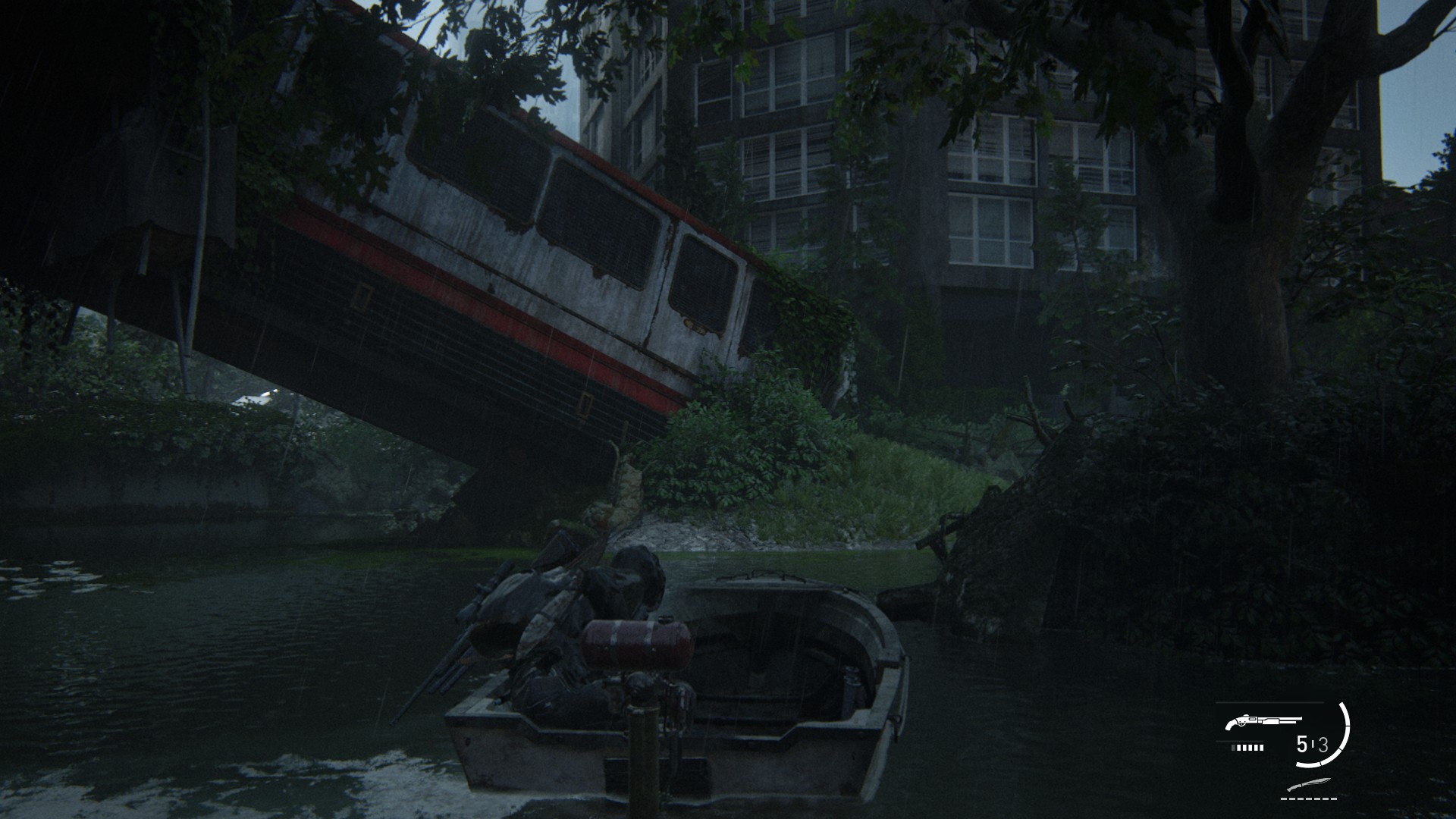This screenshot has height=819, width=1456.
Task: Select the equipped shotgun weapon icon
Action: (1262, 721)
